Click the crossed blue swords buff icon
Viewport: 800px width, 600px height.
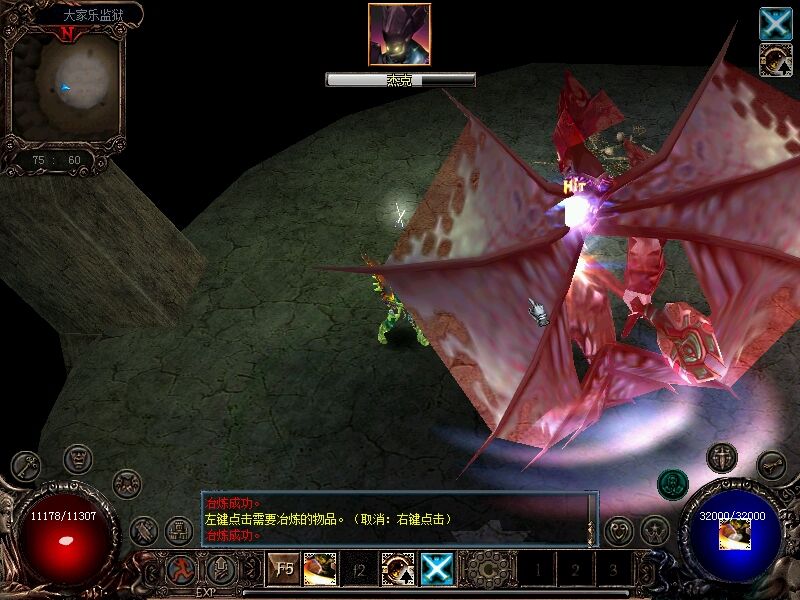pos(775,23)
